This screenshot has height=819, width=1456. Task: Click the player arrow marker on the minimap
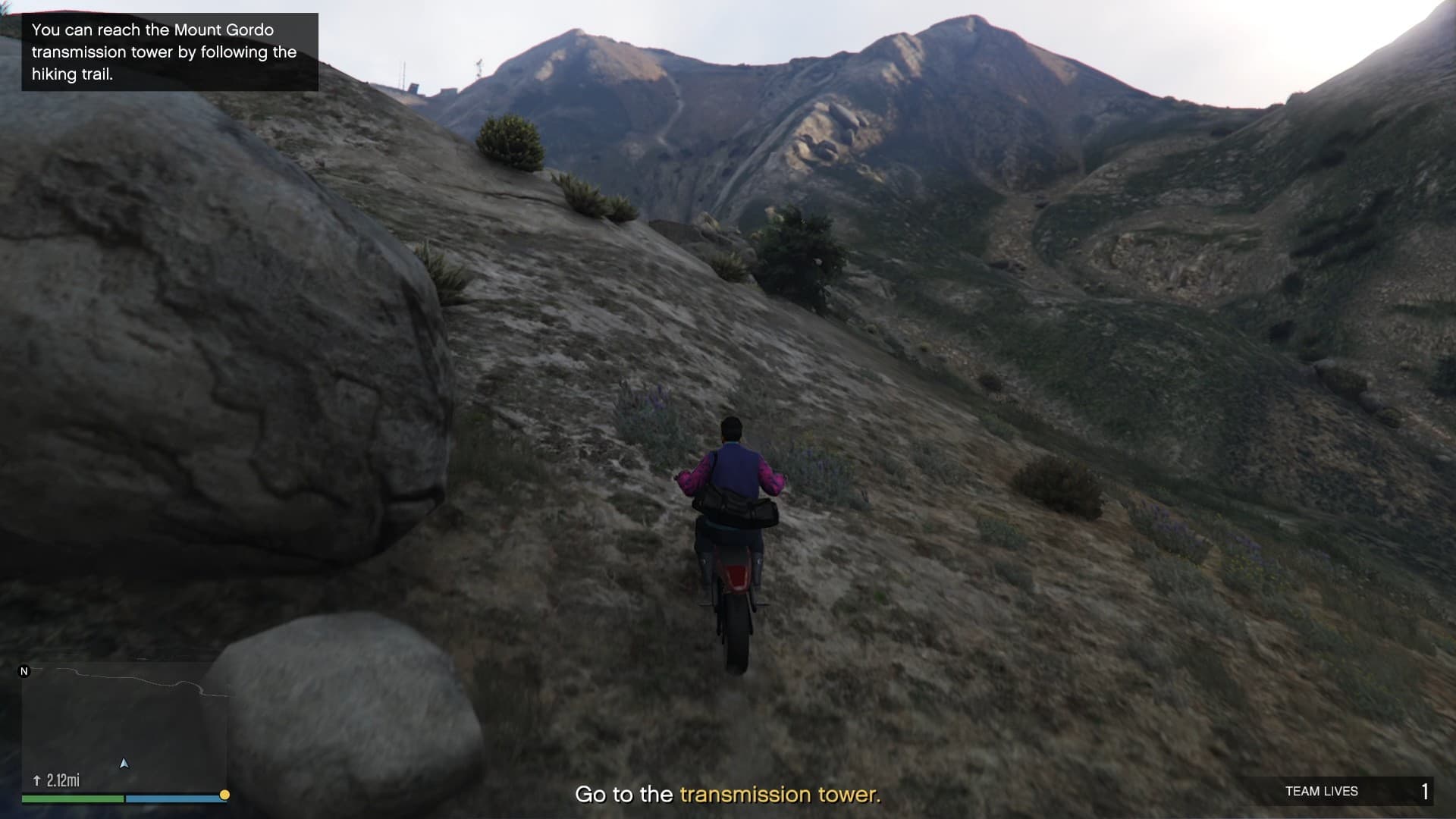124,763
